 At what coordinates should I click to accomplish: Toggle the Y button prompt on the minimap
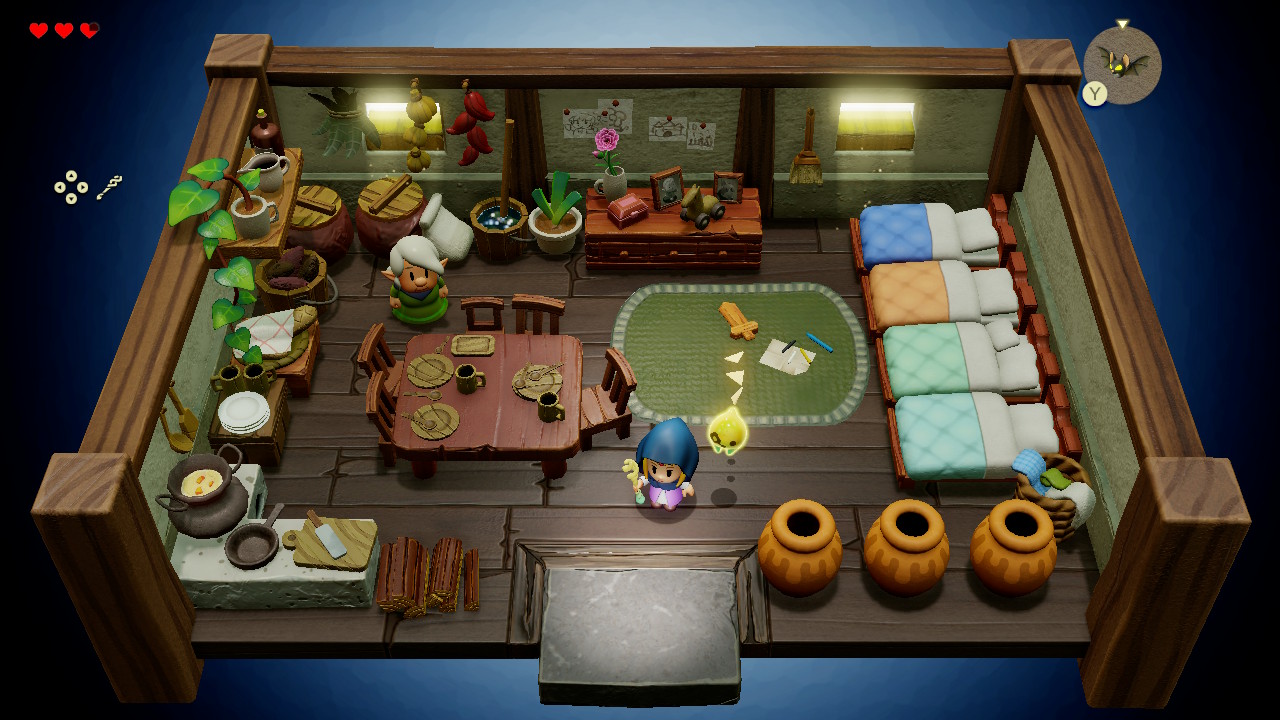coord(1093,92)
